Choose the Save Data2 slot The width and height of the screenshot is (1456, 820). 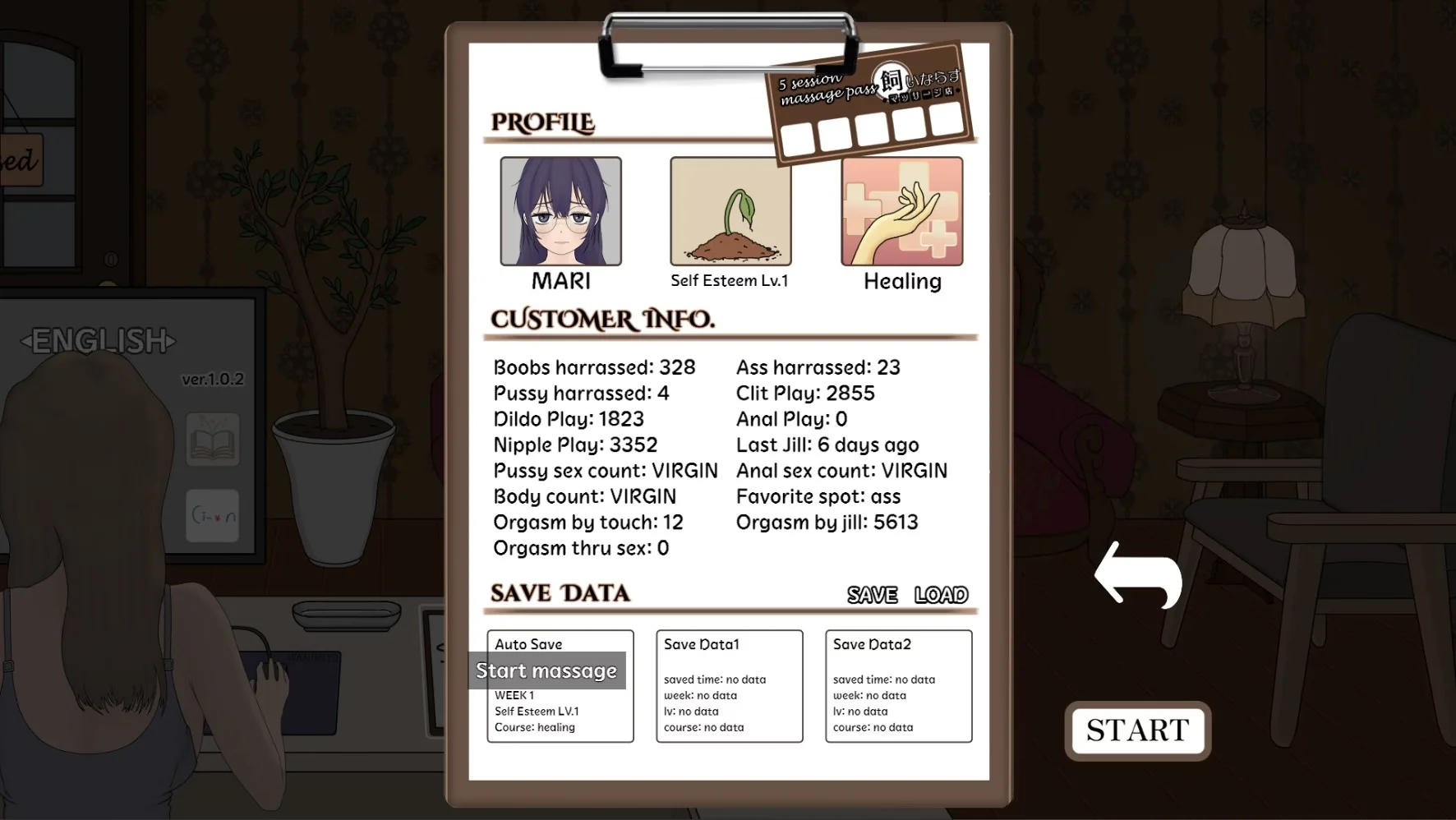898,686
